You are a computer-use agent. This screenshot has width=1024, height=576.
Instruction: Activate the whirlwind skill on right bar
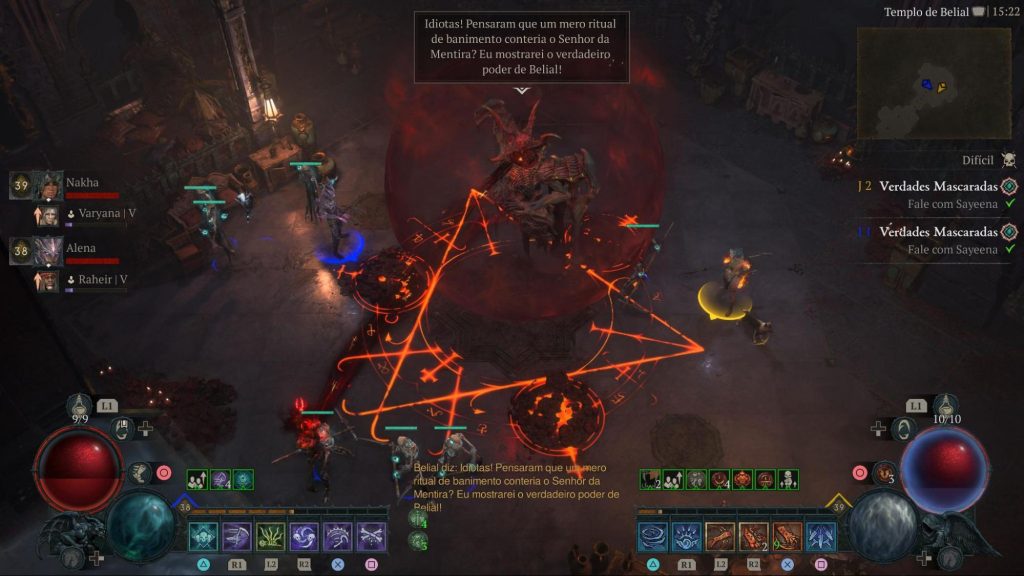point(652,537)
